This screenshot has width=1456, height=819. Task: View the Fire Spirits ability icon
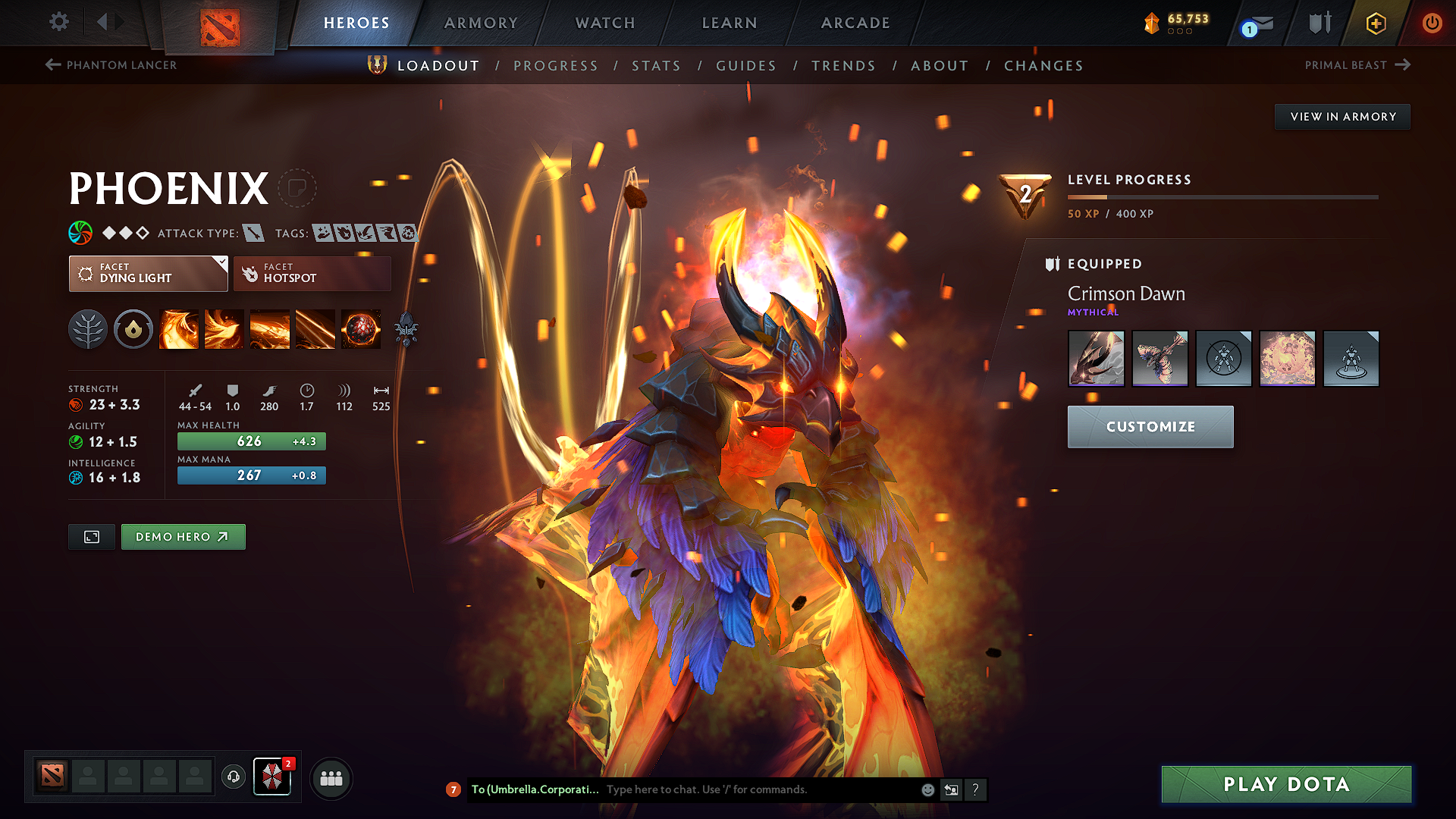point(224,329)
